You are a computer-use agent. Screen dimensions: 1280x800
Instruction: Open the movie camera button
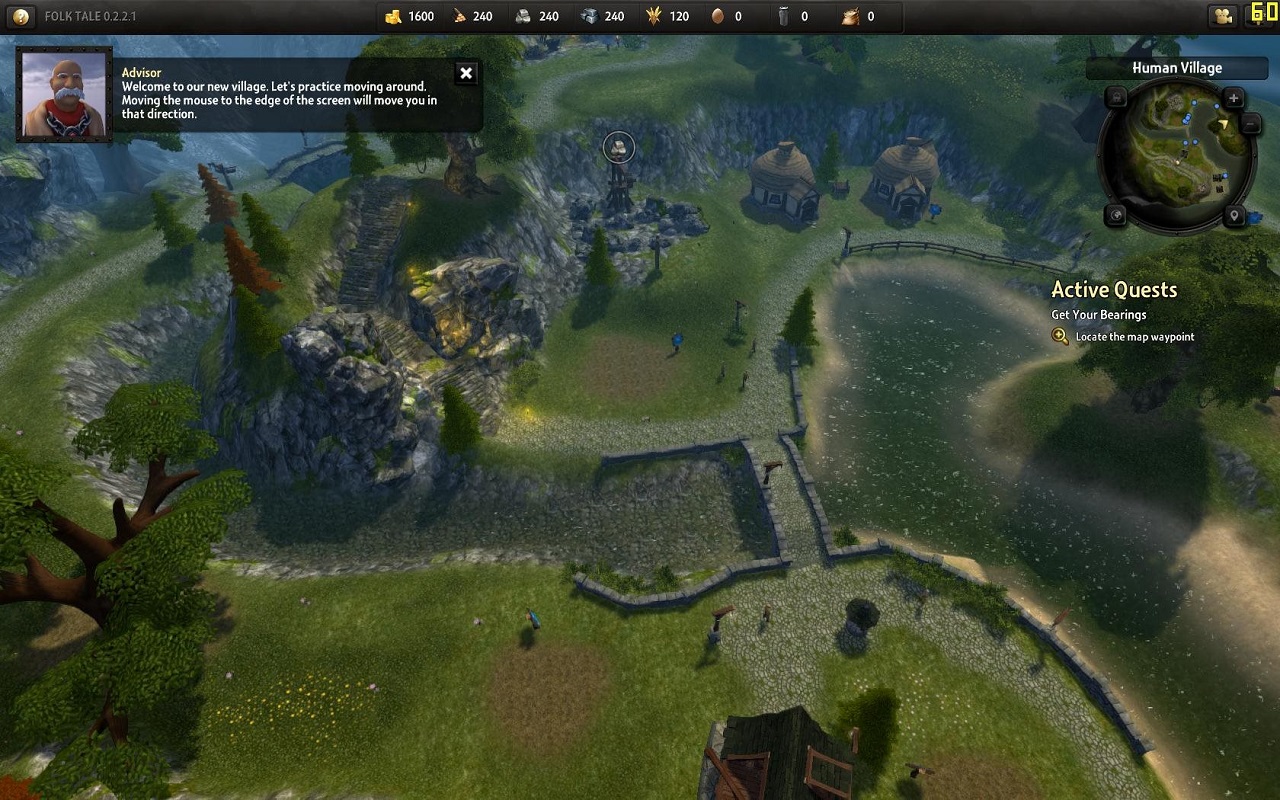[1221, 16]
